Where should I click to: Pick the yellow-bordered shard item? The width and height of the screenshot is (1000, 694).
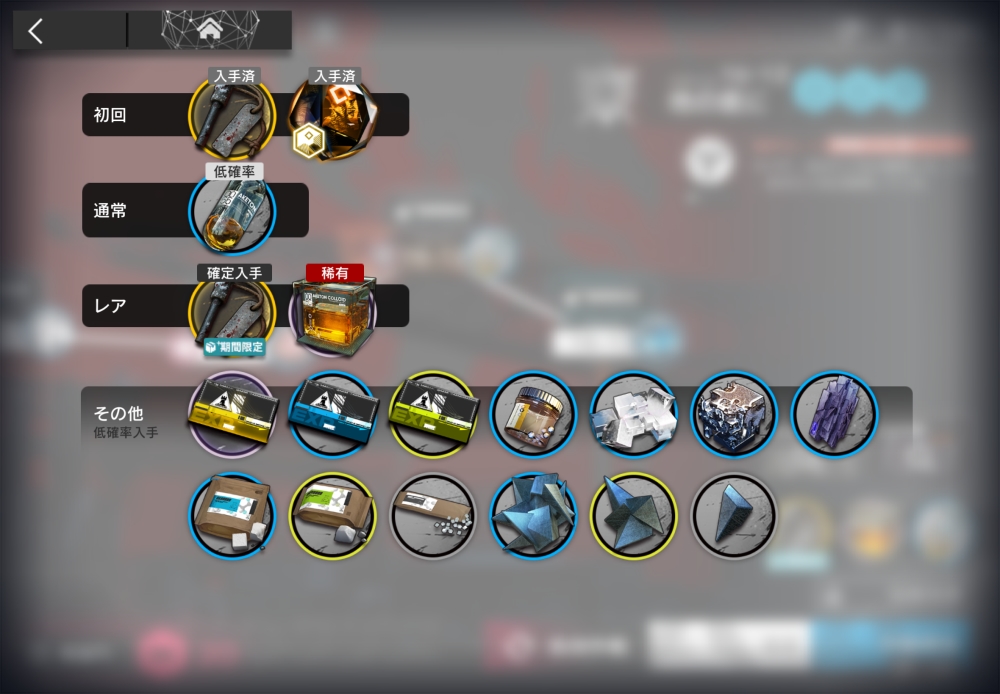[x=633, y=514]
